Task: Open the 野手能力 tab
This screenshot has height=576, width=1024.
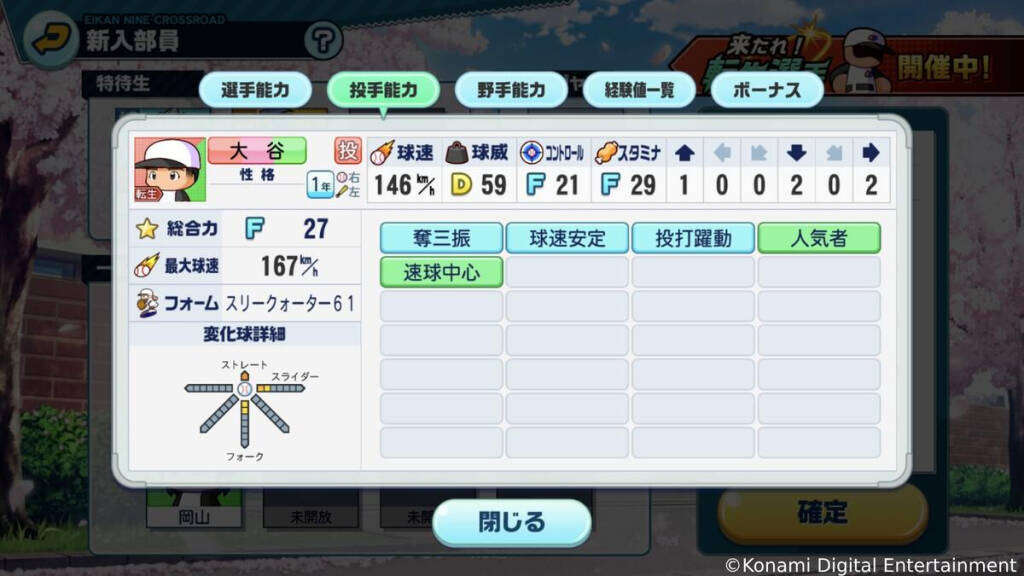Action: (511, 90)
